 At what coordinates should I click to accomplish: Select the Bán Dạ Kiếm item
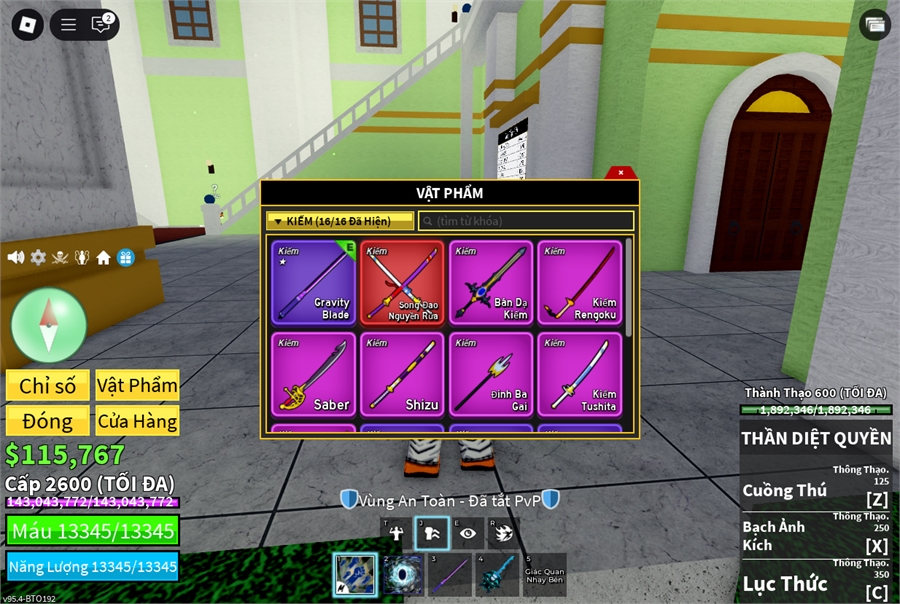pos(490,283)
